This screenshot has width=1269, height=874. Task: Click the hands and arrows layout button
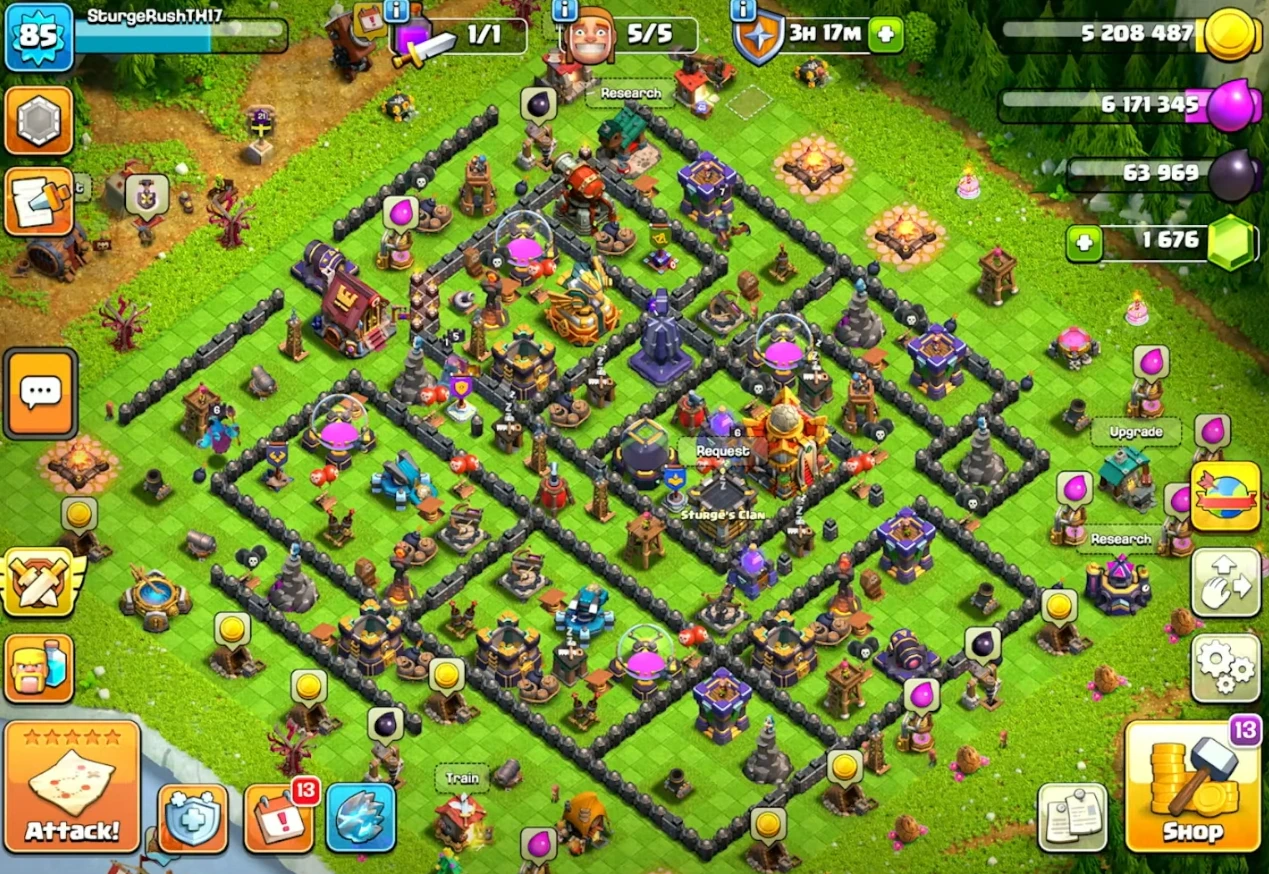point(1225,582)
